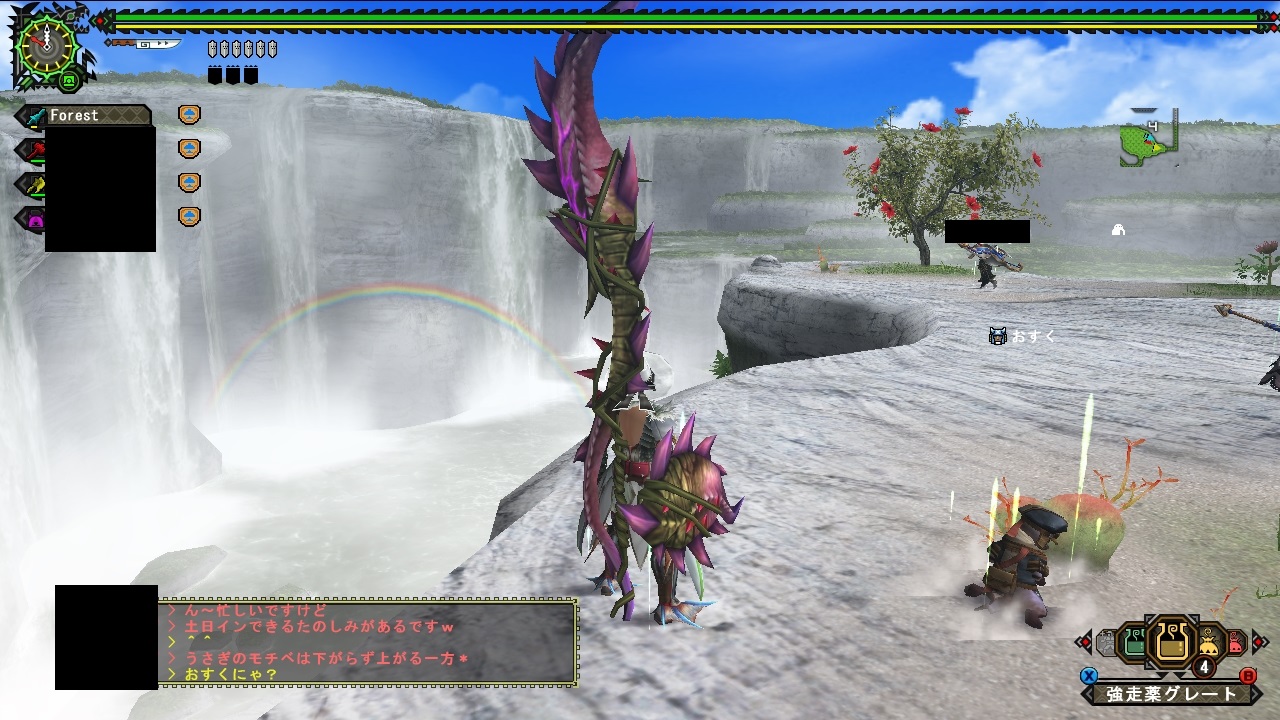Click the left arrow of the item bar

(1087, 640)
